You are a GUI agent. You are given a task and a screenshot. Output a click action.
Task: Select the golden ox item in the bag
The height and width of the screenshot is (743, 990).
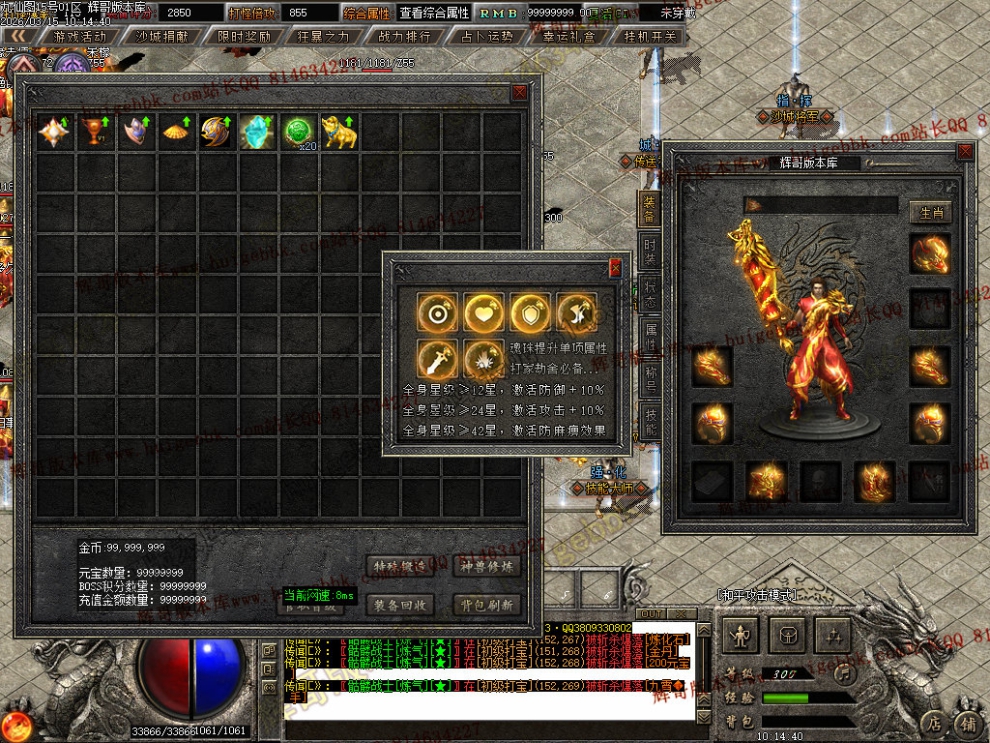tap(340, 133)
